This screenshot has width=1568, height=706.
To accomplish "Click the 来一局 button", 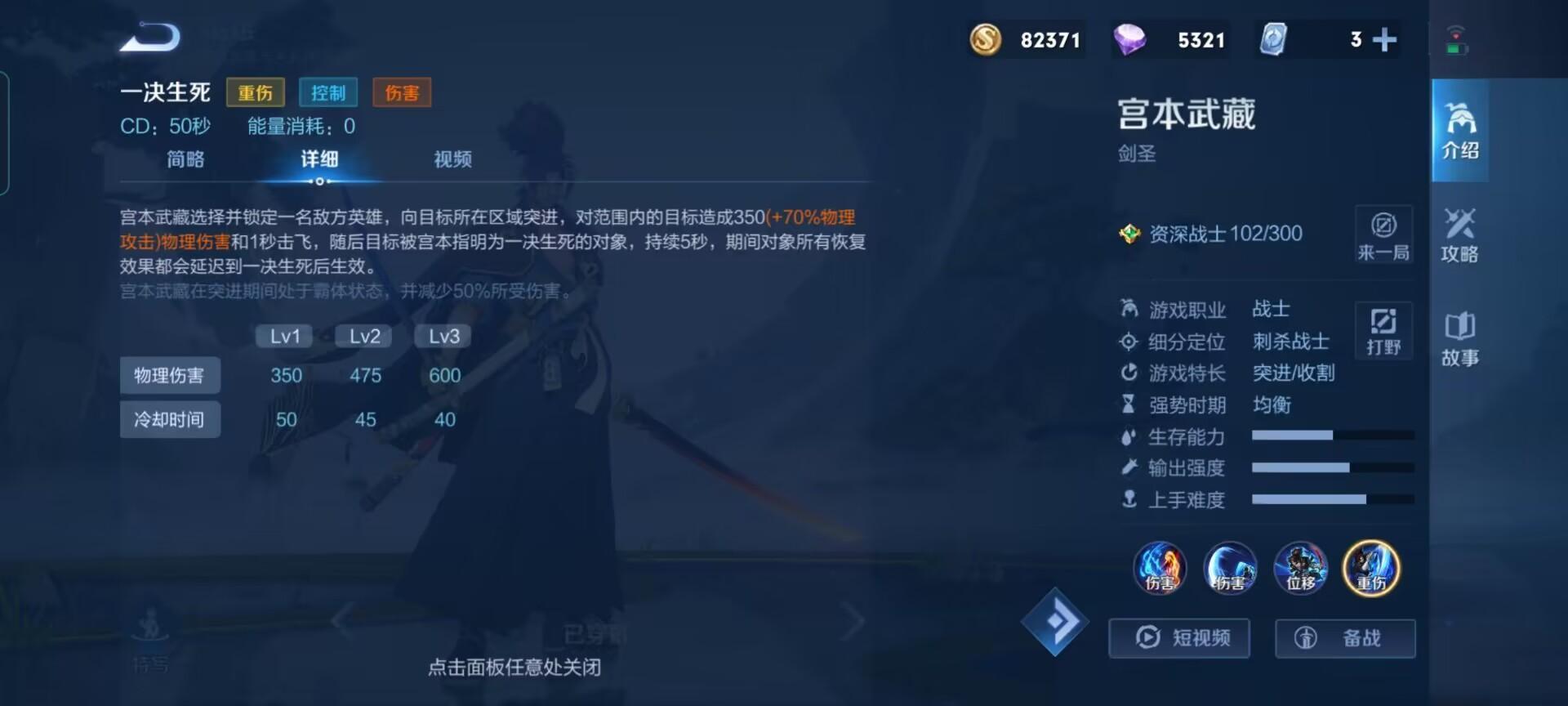I will click(x=1383, y=237).
